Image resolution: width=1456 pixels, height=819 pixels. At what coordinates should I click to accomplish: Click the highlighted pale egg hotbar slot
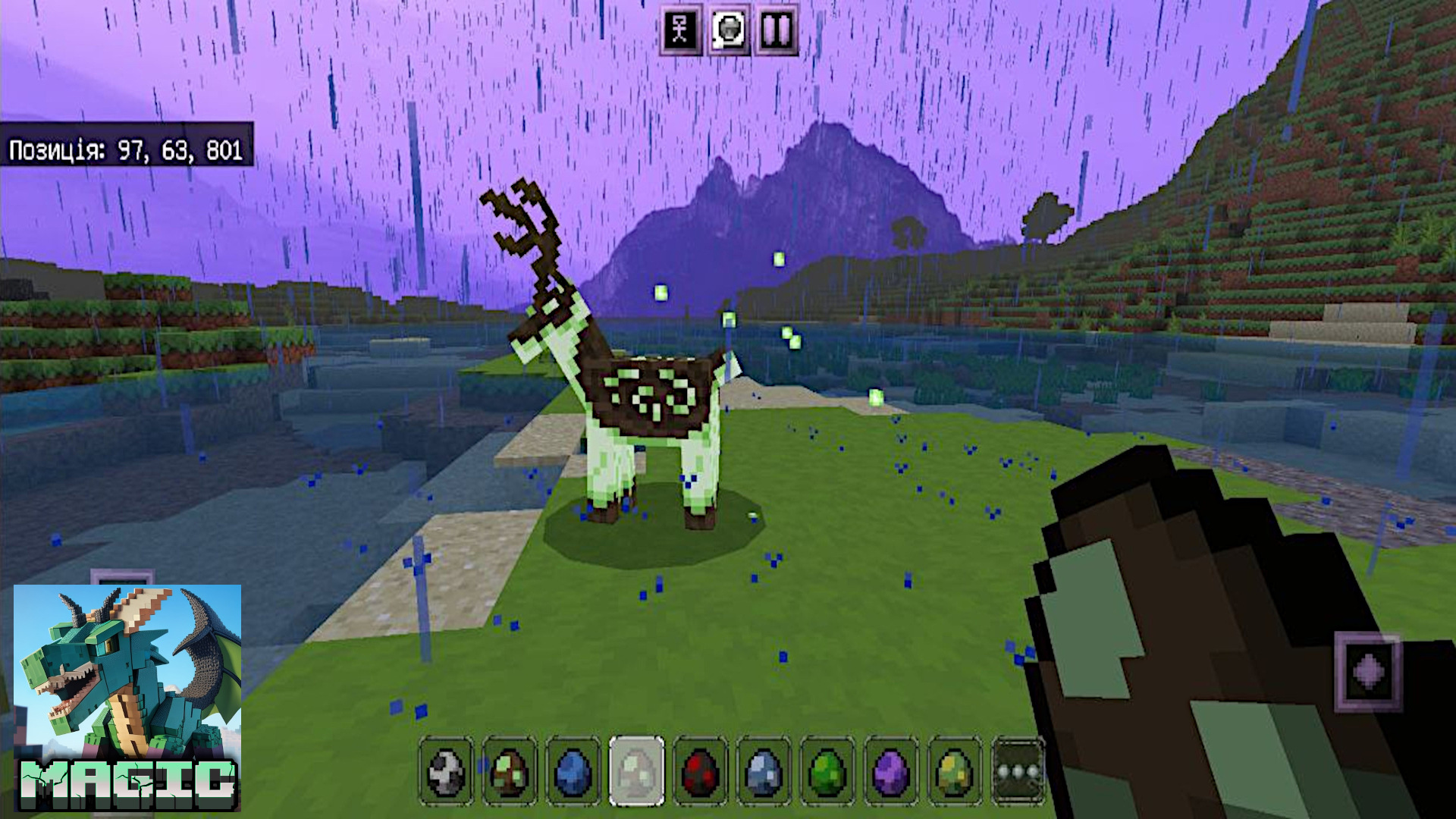click(637, 771)
